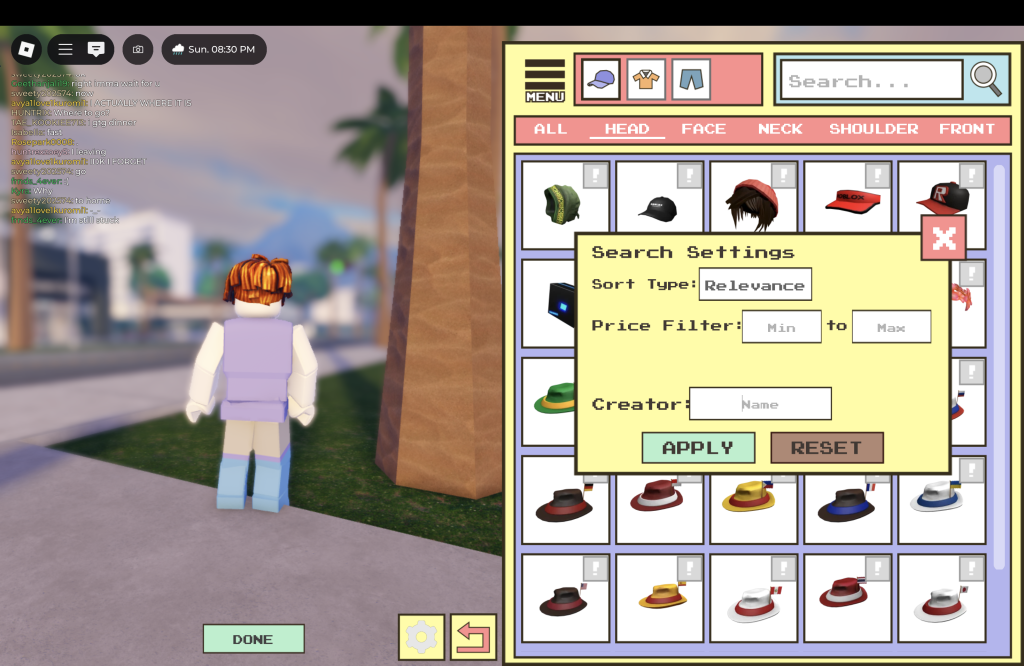The height and width of the screenshot is (666, 1024).
Task: Close the Search Settings popup
Action: pyautogui.click(x=943, y=238)
